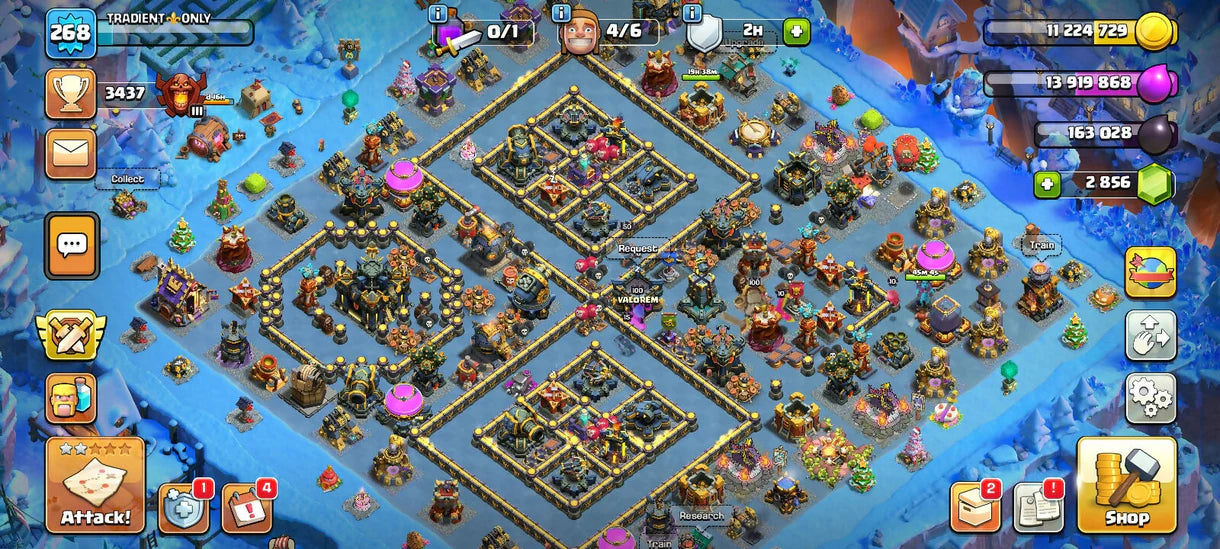This screenshot has height=549, width=1220.
Task: Tap the Collect bubble
Action: click(127, 179)
